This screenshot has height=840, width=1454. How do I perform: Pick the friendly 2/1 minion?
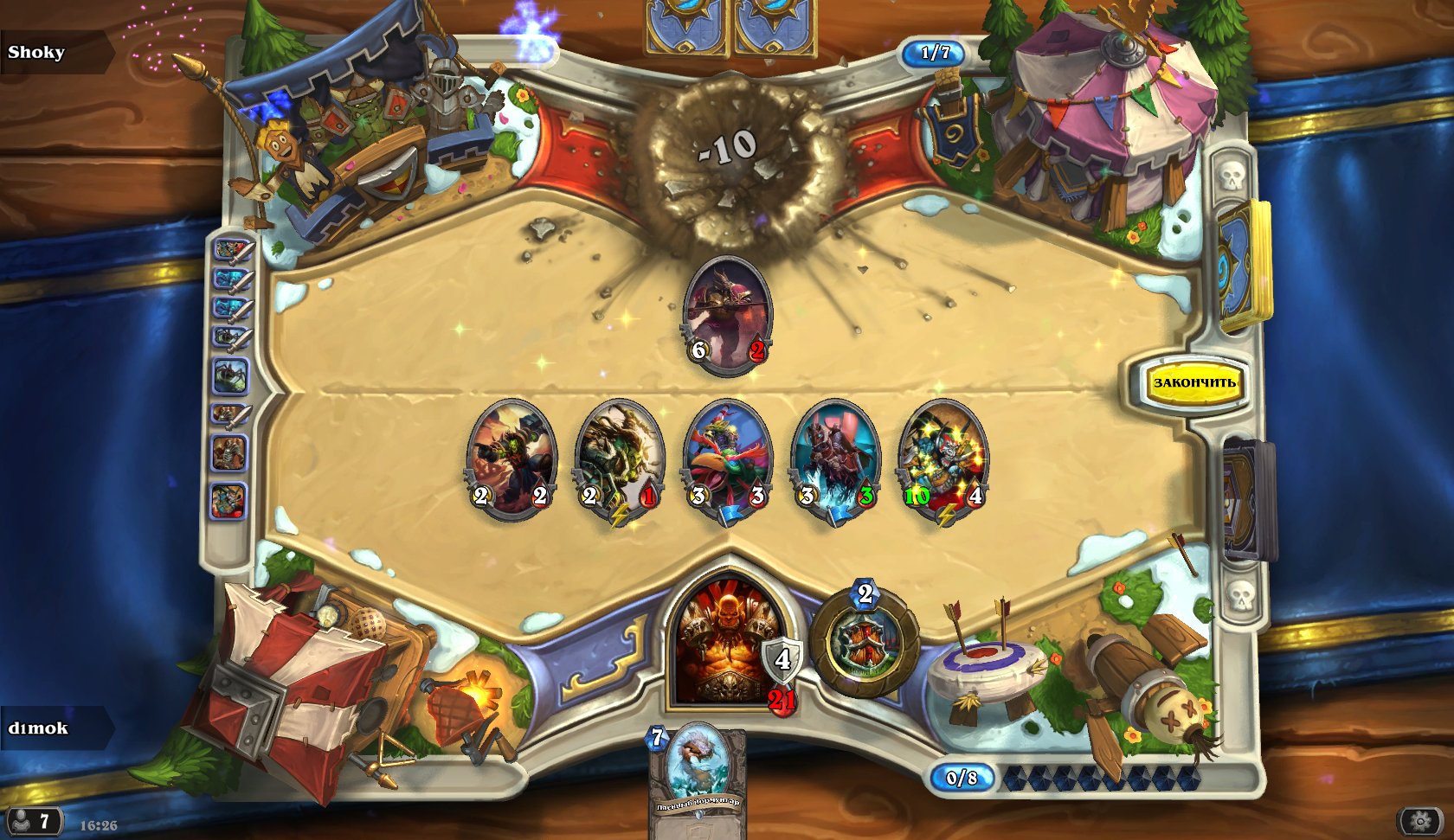click(619, 460)
